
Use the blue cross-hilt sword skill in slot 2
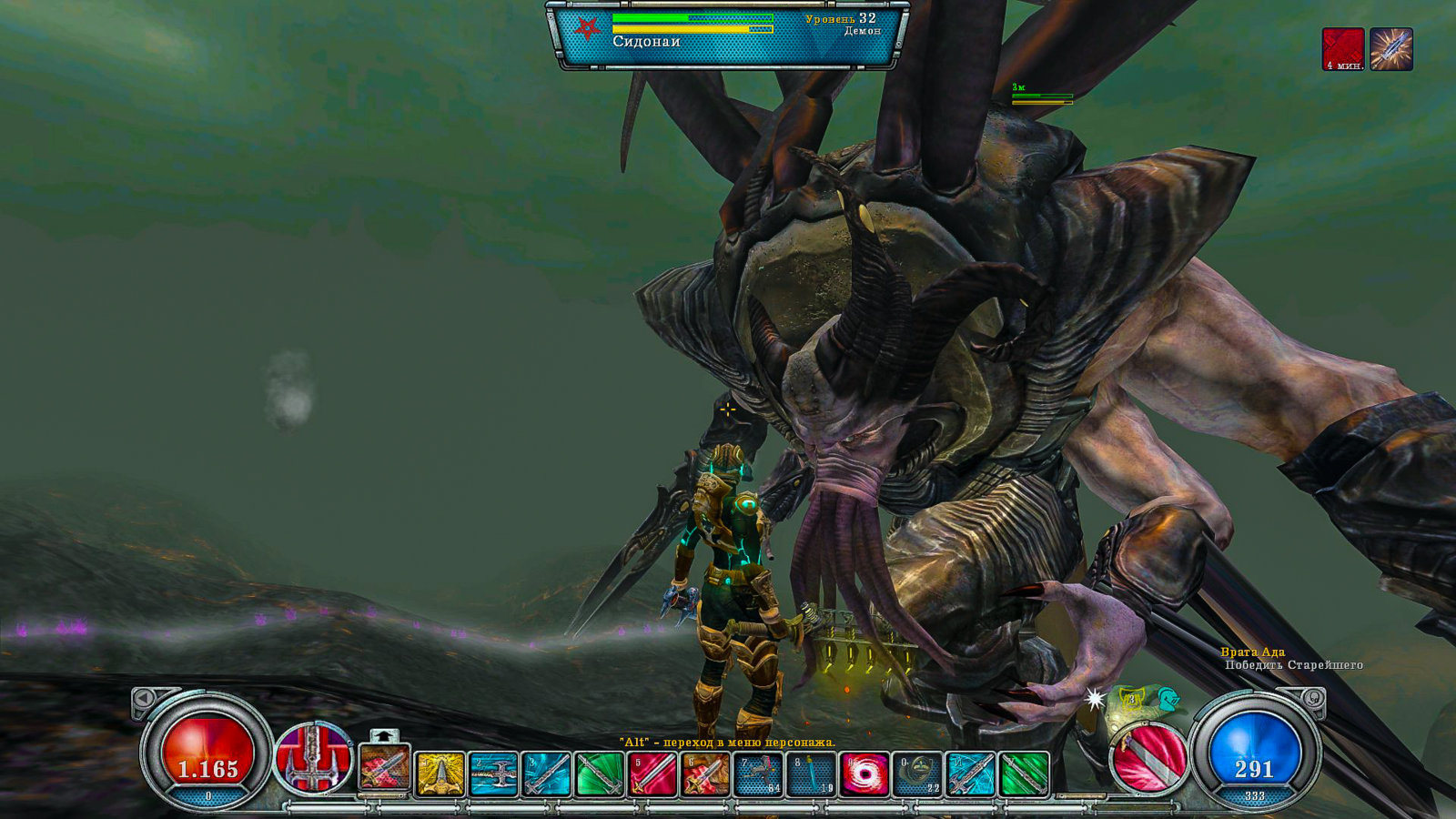tap(493, 774)
